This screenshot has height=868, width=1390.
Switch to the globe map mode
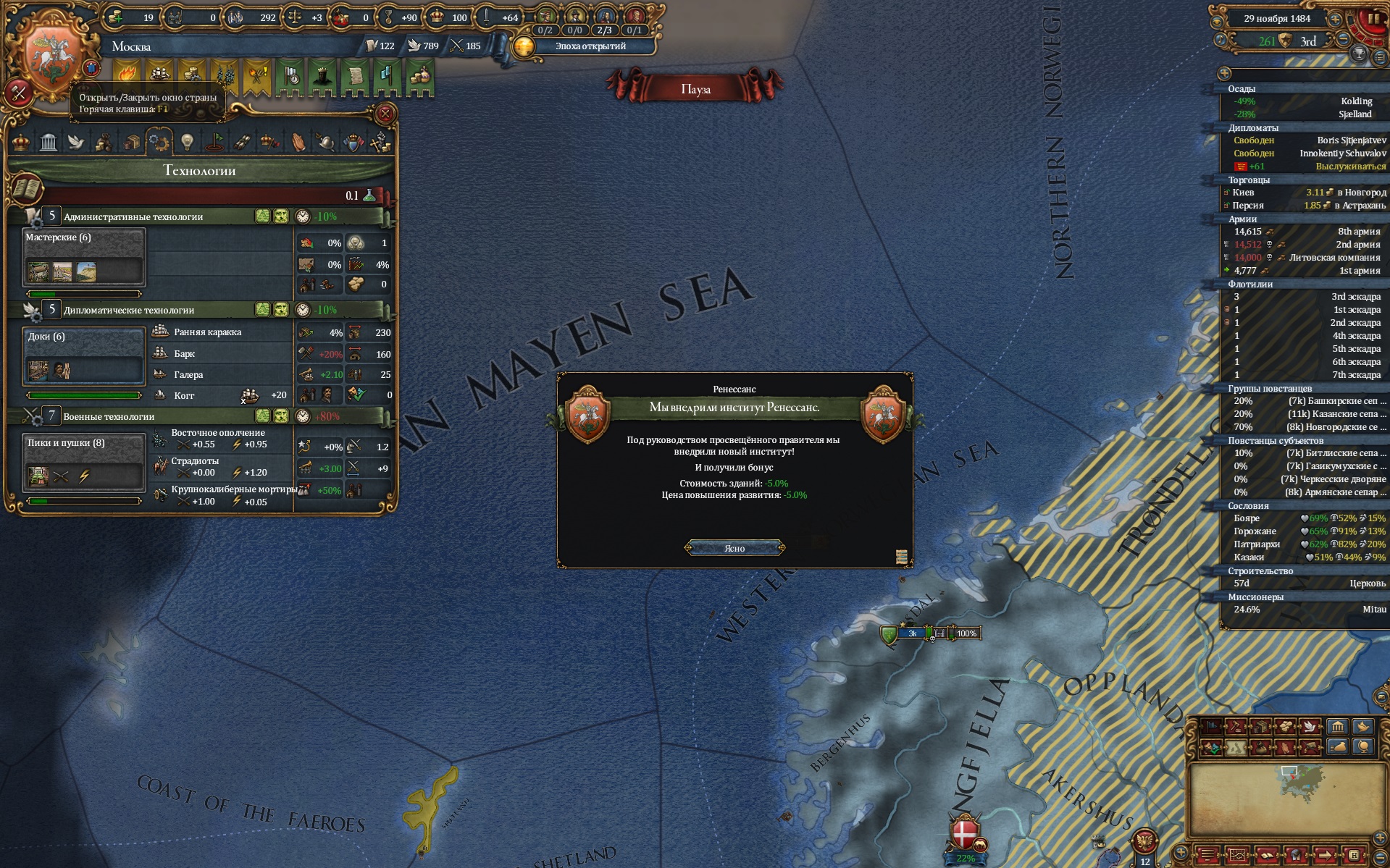coord(1363,746)
